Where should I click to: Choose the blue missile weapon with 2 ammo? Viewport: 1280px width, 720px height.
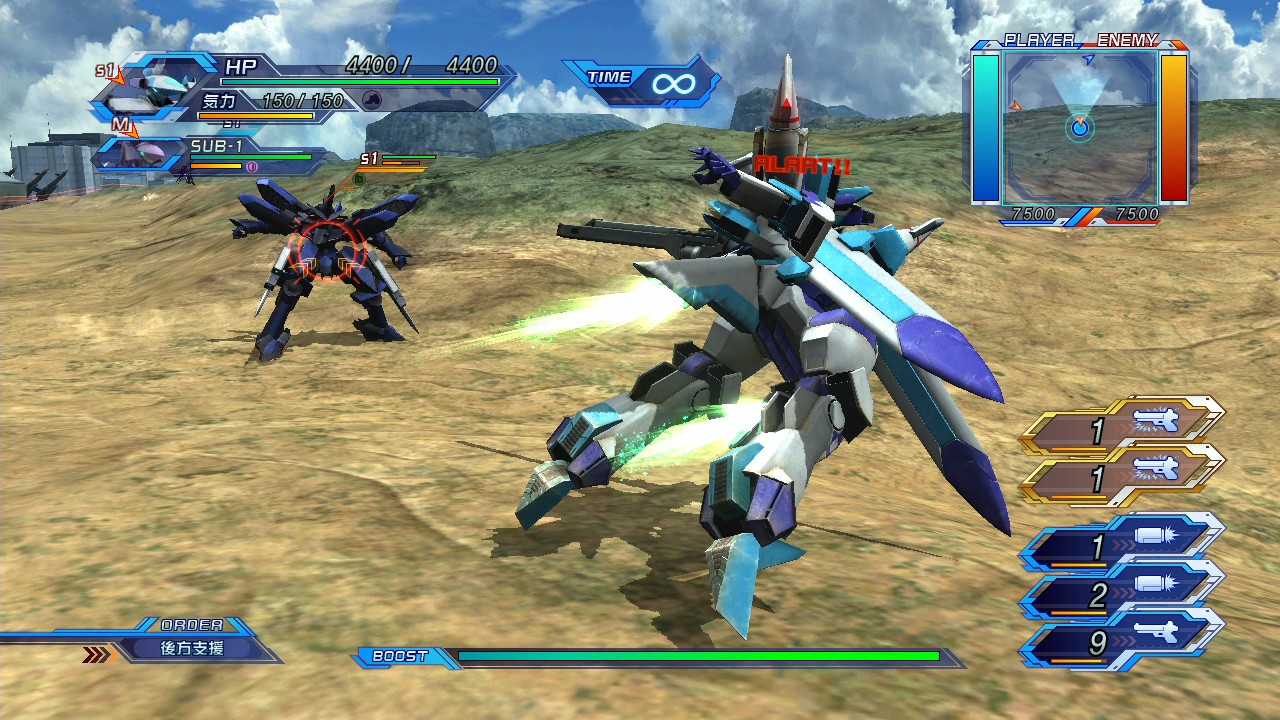pyautogui.click(x=1122, y=596)
